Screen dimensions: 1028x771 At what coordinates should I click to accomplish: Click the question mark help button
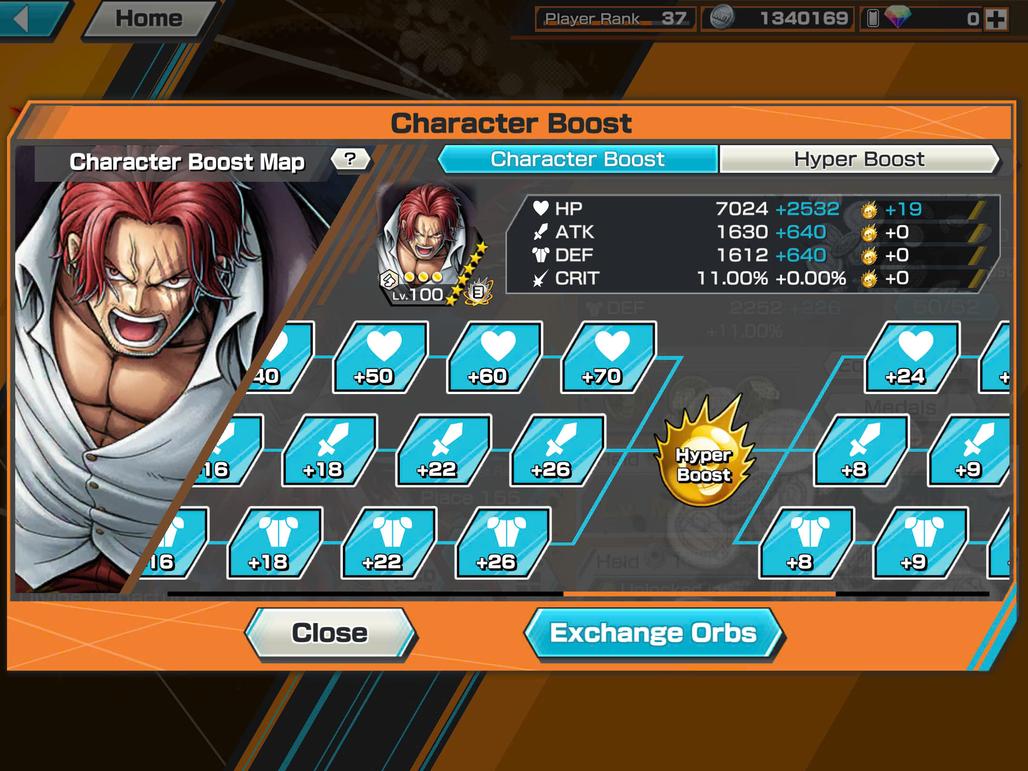click(351, 159)
